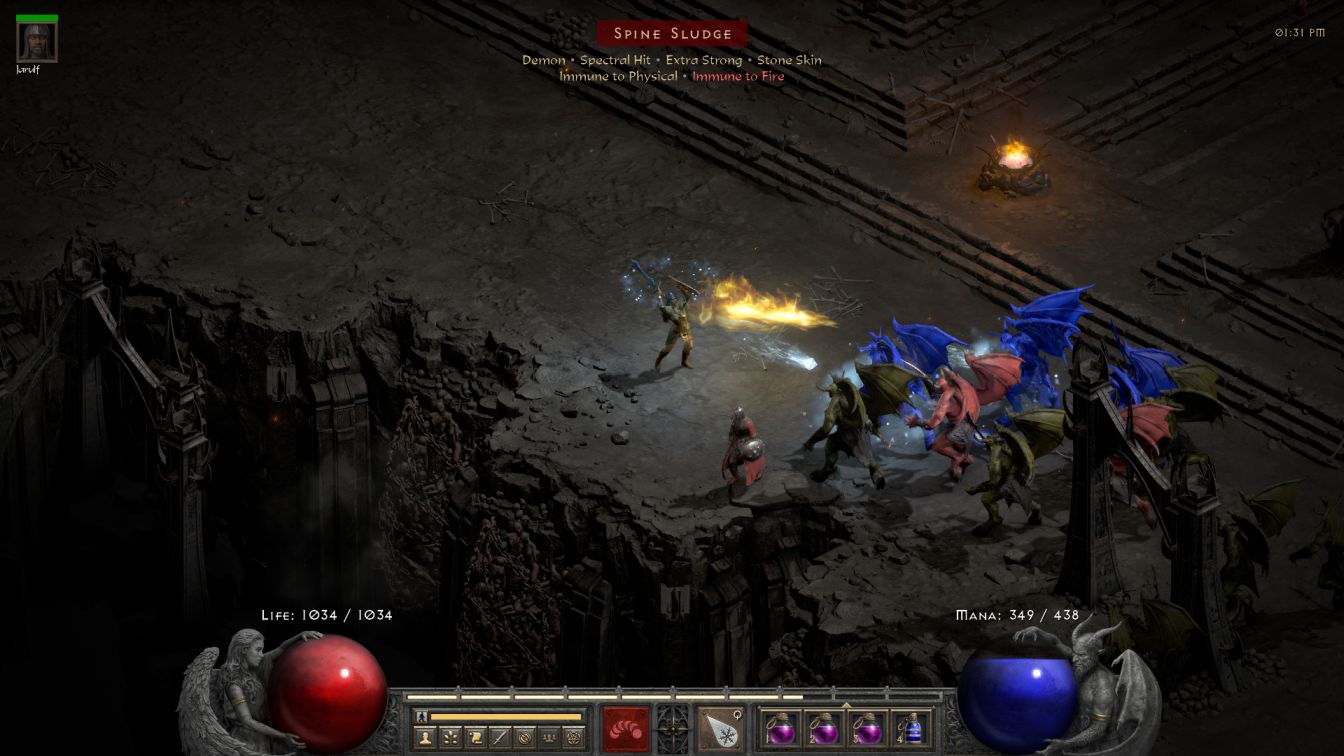Use the purple rejuvenation potion in belt slot 1
Image resolution: width=1344 pixels, height=756 pixels.
point(782,728)
